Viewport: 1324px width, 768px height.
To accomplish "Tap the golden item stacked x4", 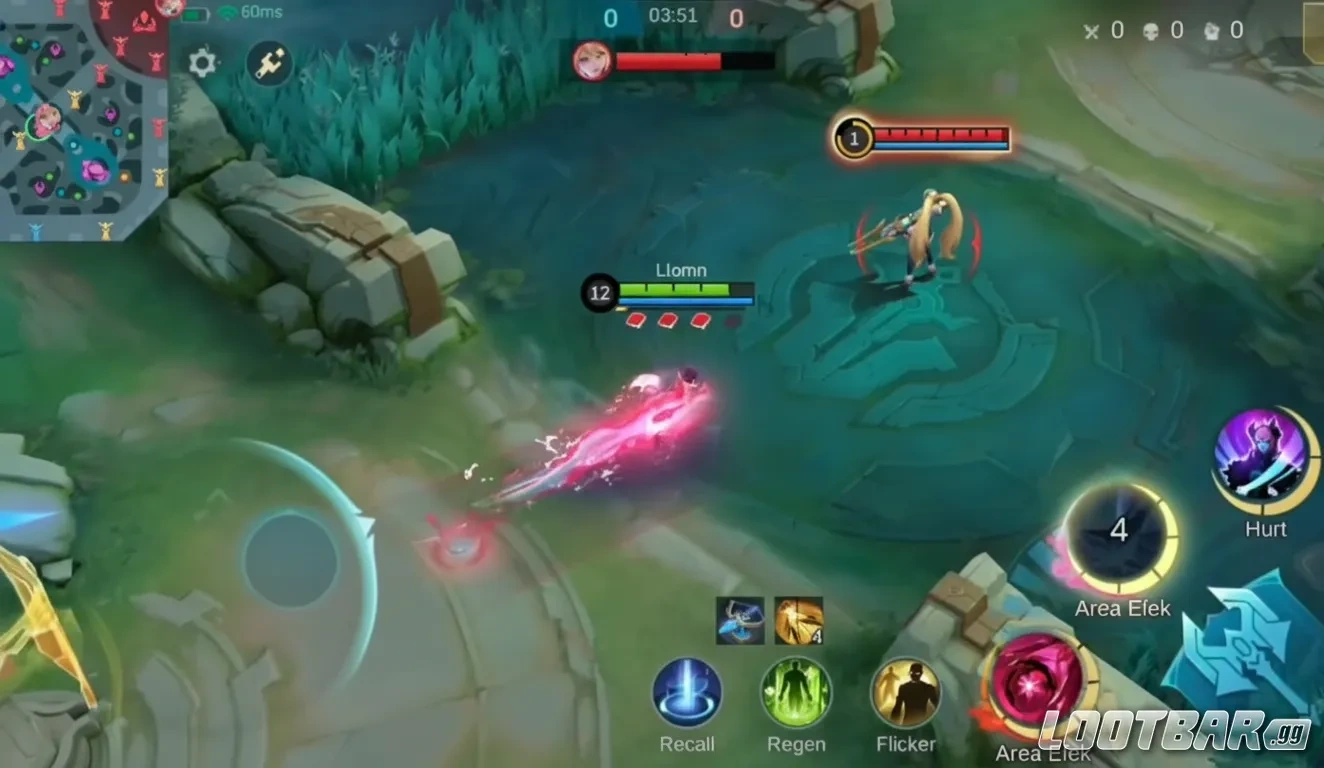I will [797, 621].
